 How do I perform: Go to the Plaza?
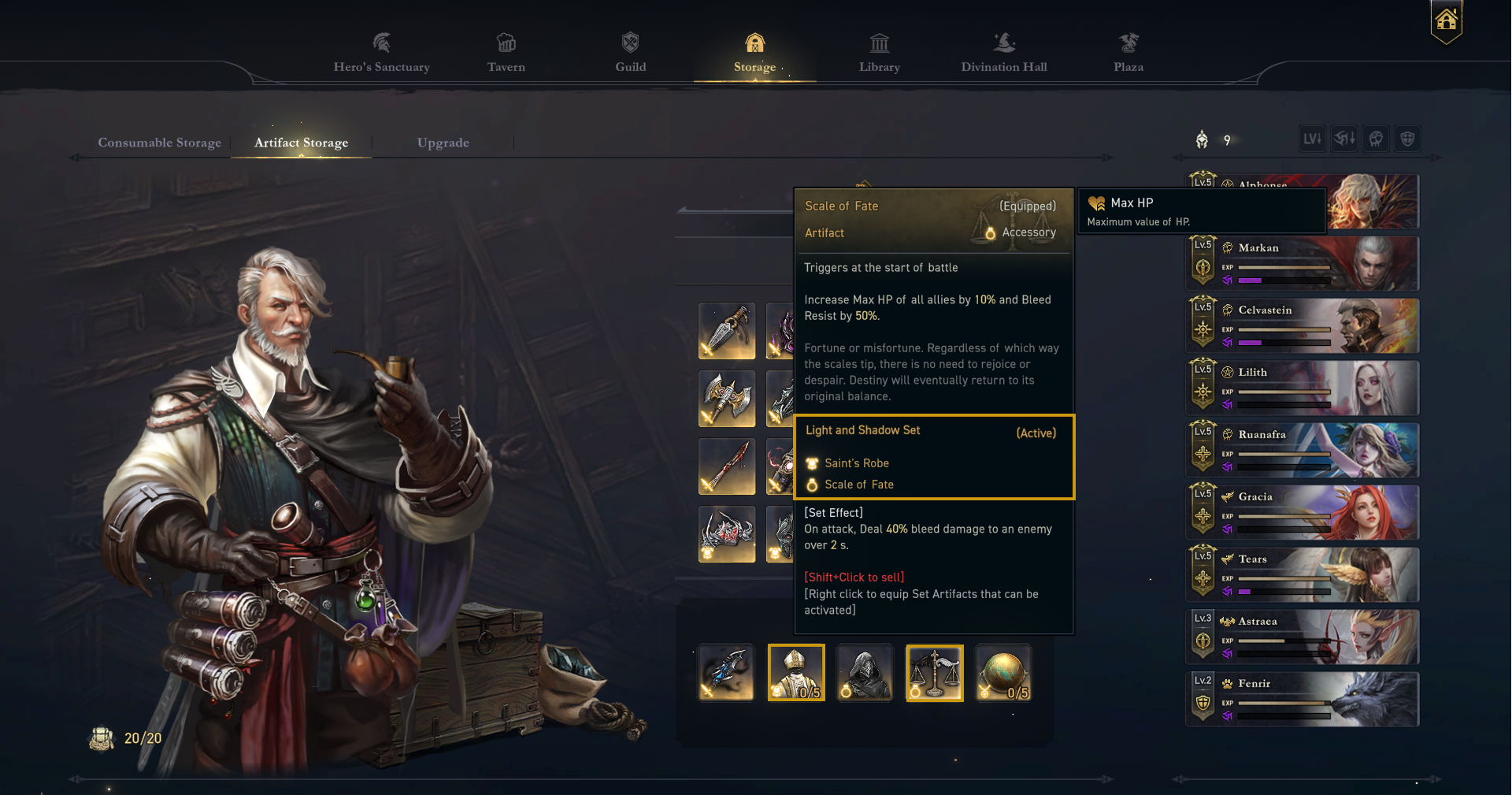pyautogui.click(x=1128, y=54)
